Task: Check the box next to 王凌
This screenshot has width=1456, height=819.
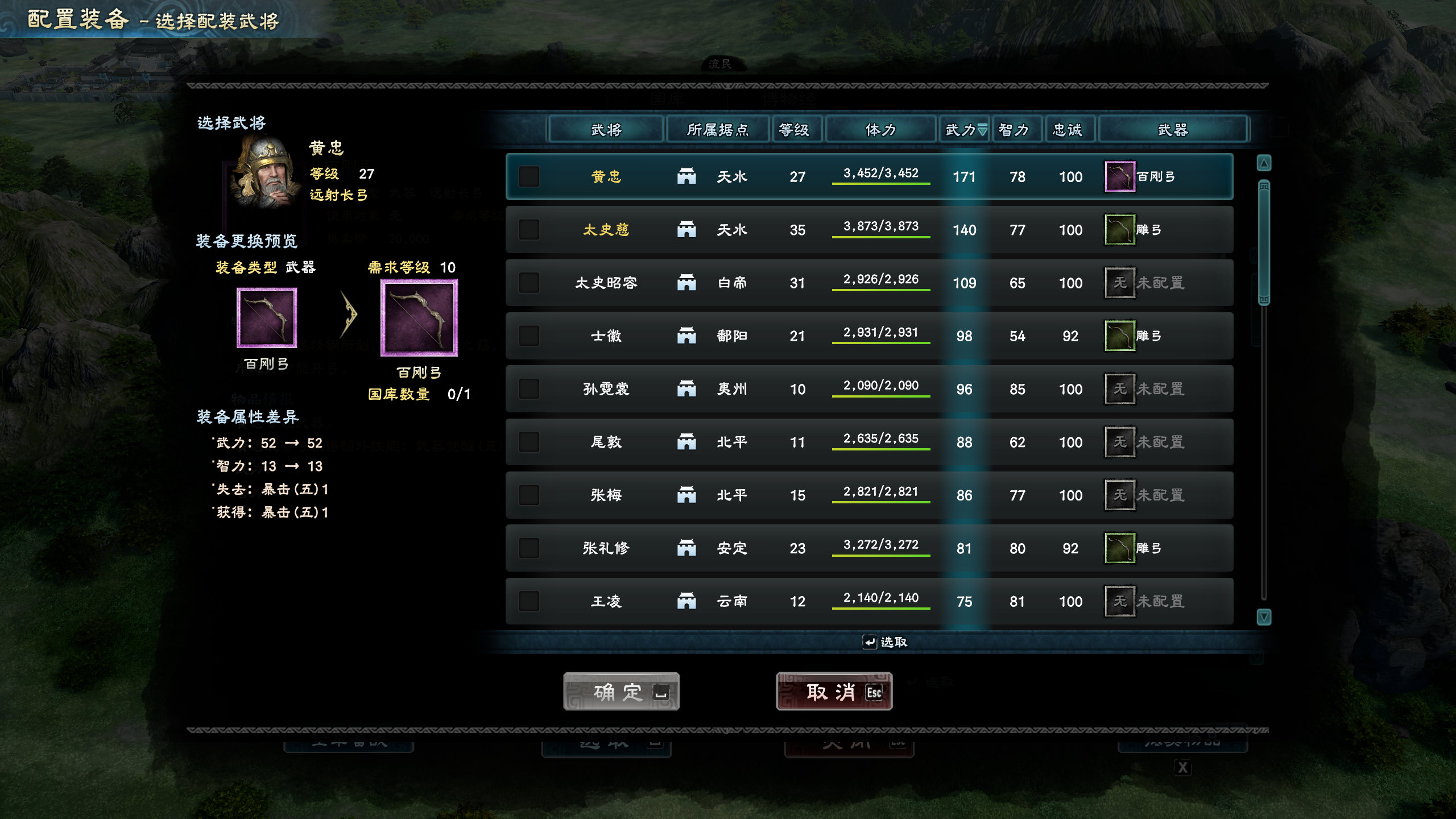Action: click(x=529, y=601)
